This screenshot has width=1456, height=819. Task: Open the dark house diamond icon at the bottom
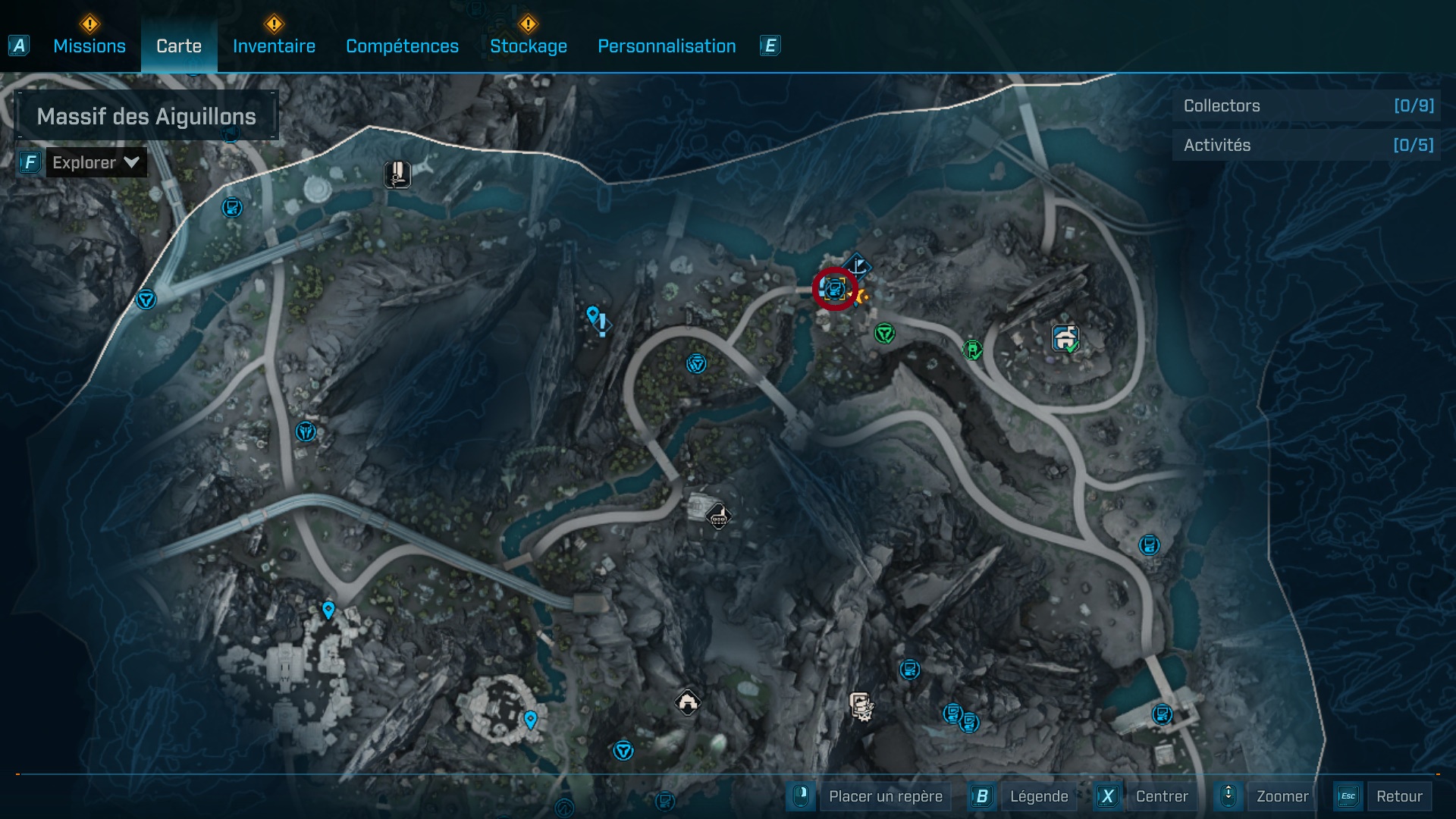(688, 702)
